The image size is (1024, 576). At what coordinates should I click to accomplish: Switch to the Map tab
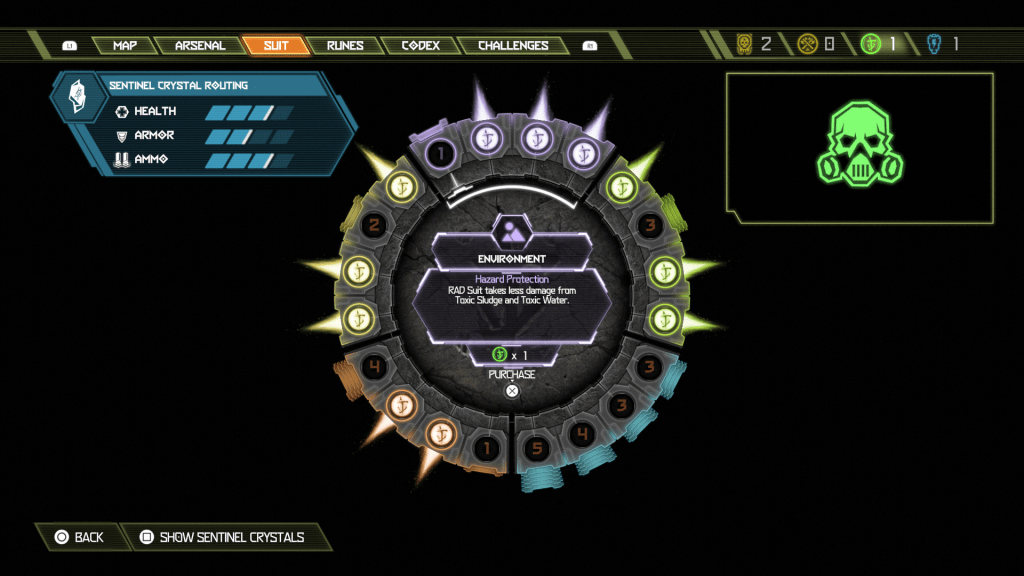(125, 46)
